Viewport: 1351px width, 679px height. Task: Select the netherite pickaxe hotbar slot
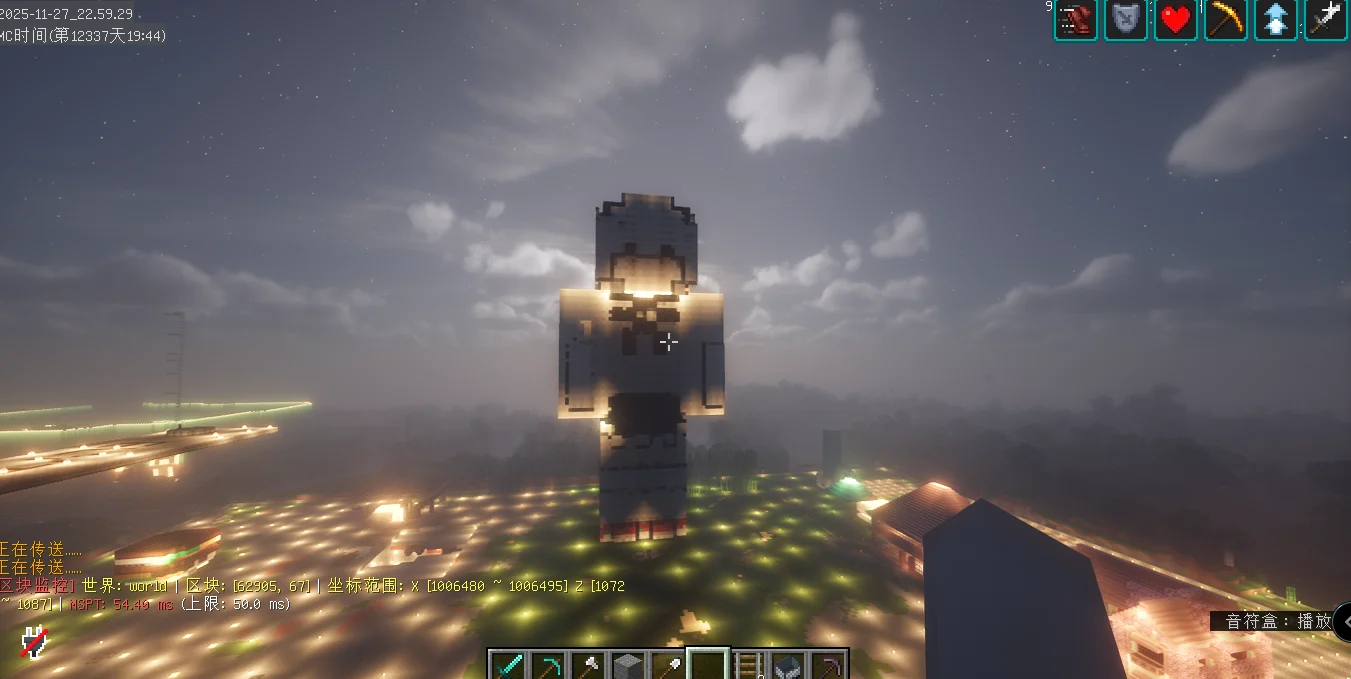click(827, 665)
